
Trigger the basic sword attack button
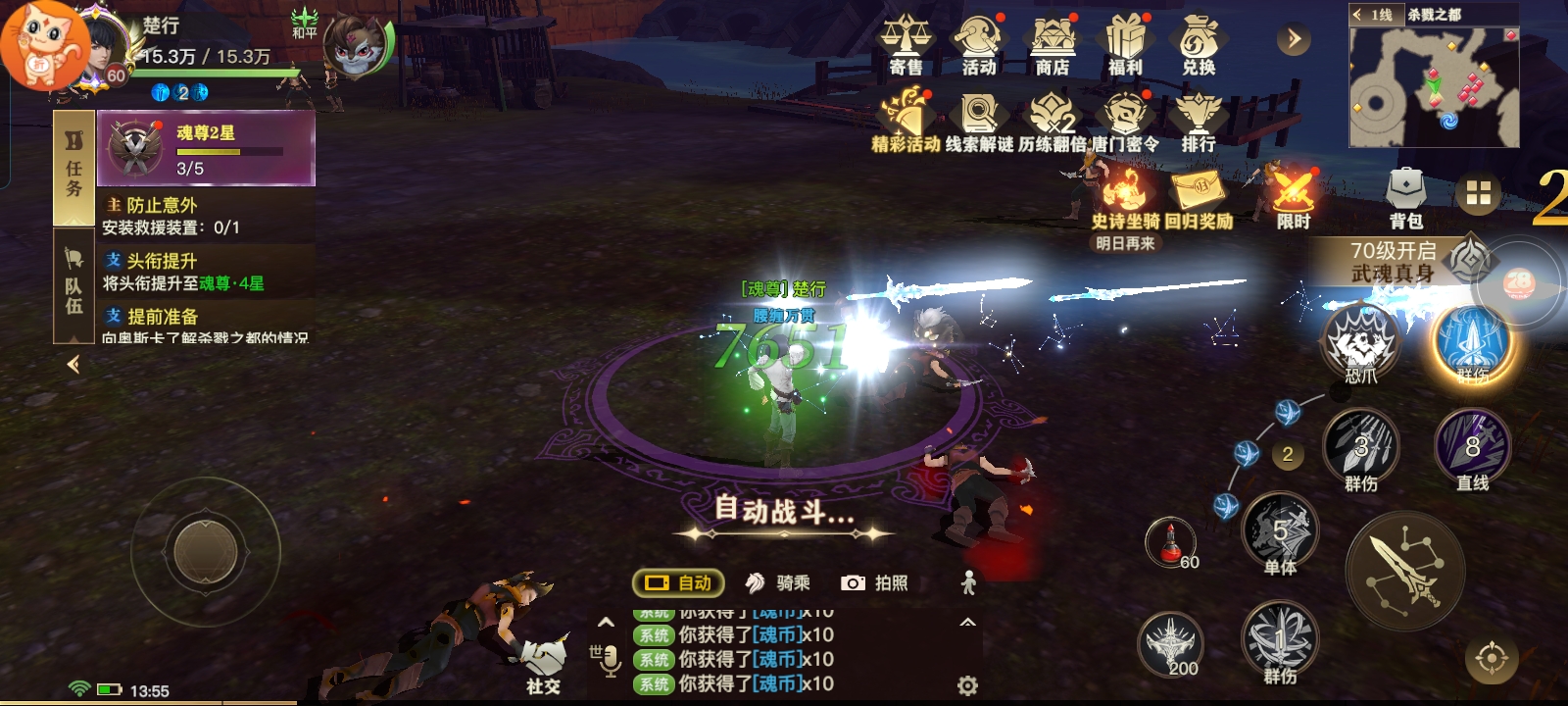tap(1405, 570)
